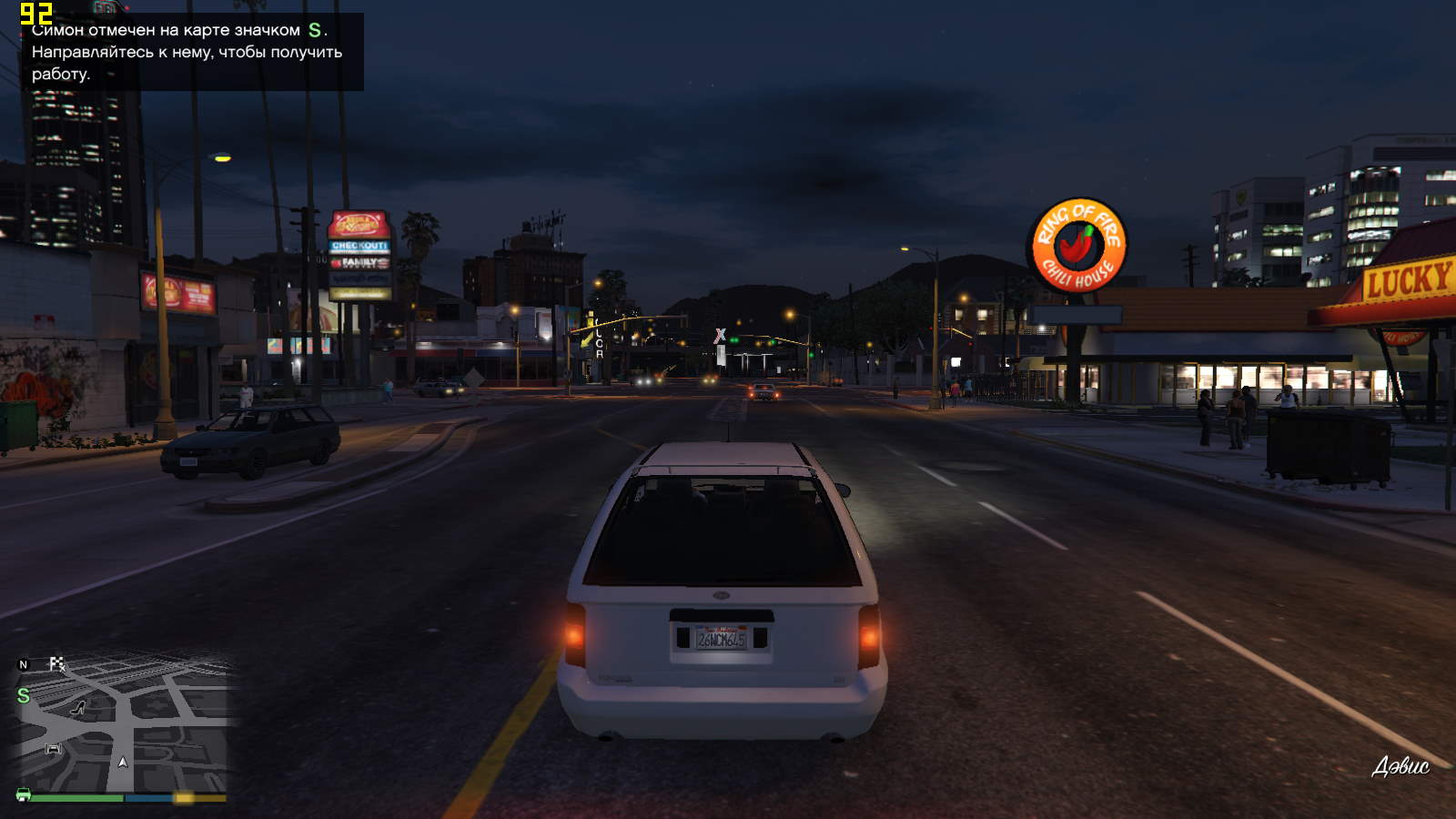This screenshot has height=819, width=1456.
Task: Select the high-heel strip club blip
Action: [78, 707]
